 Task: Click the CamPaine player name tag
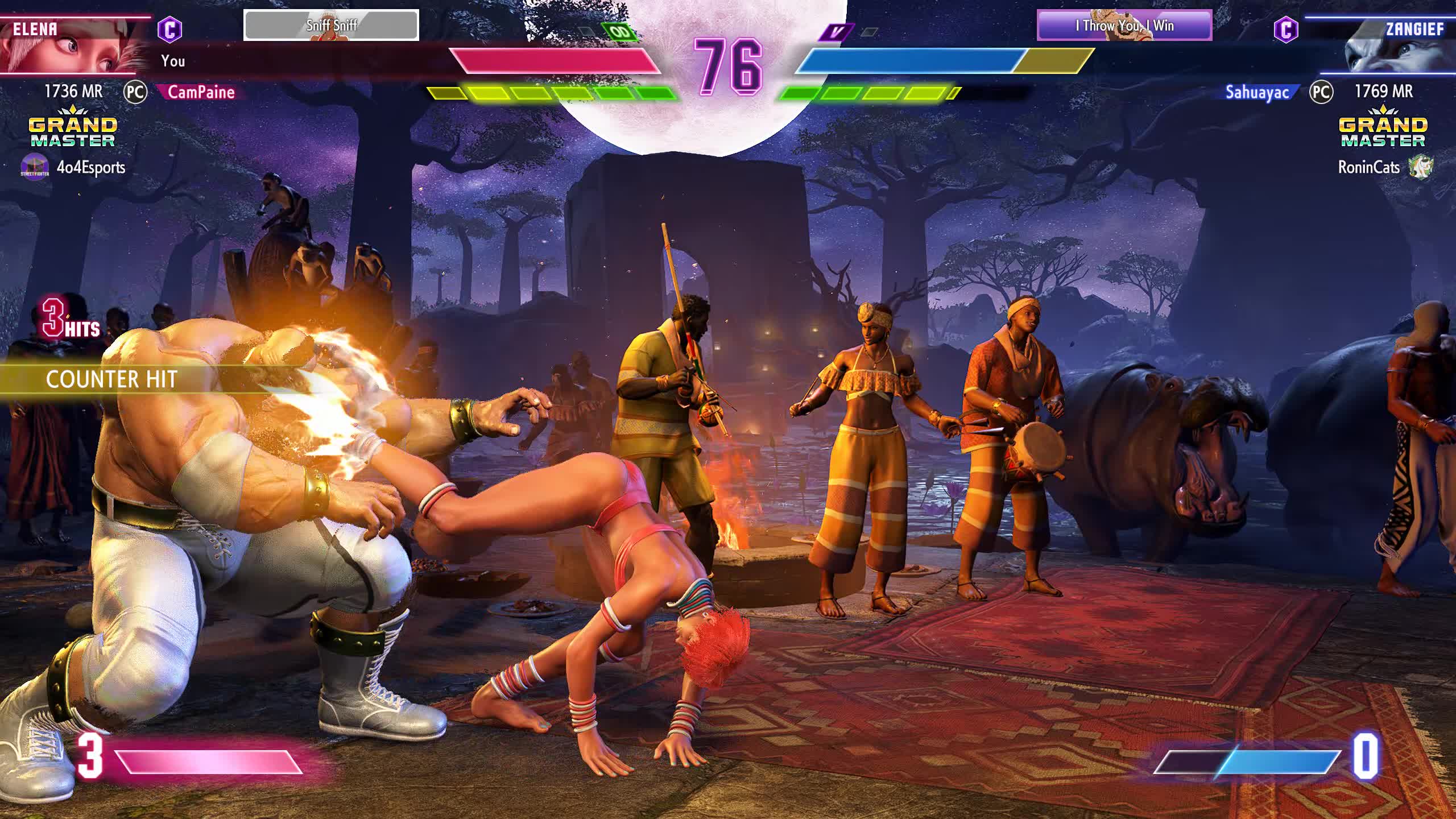[x=201, y=92]
